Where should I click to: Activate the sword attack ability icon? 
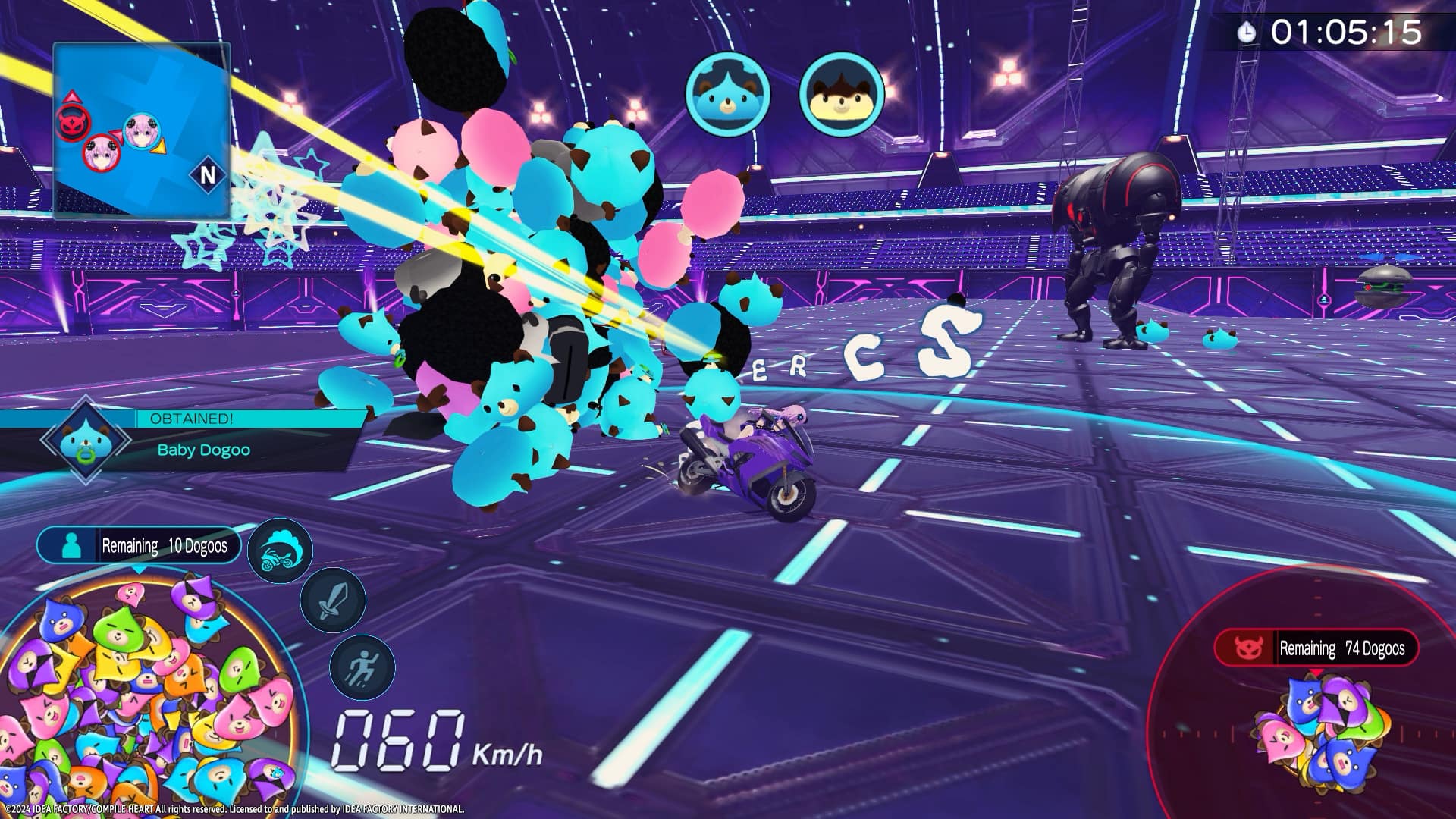tap(333, 600)
